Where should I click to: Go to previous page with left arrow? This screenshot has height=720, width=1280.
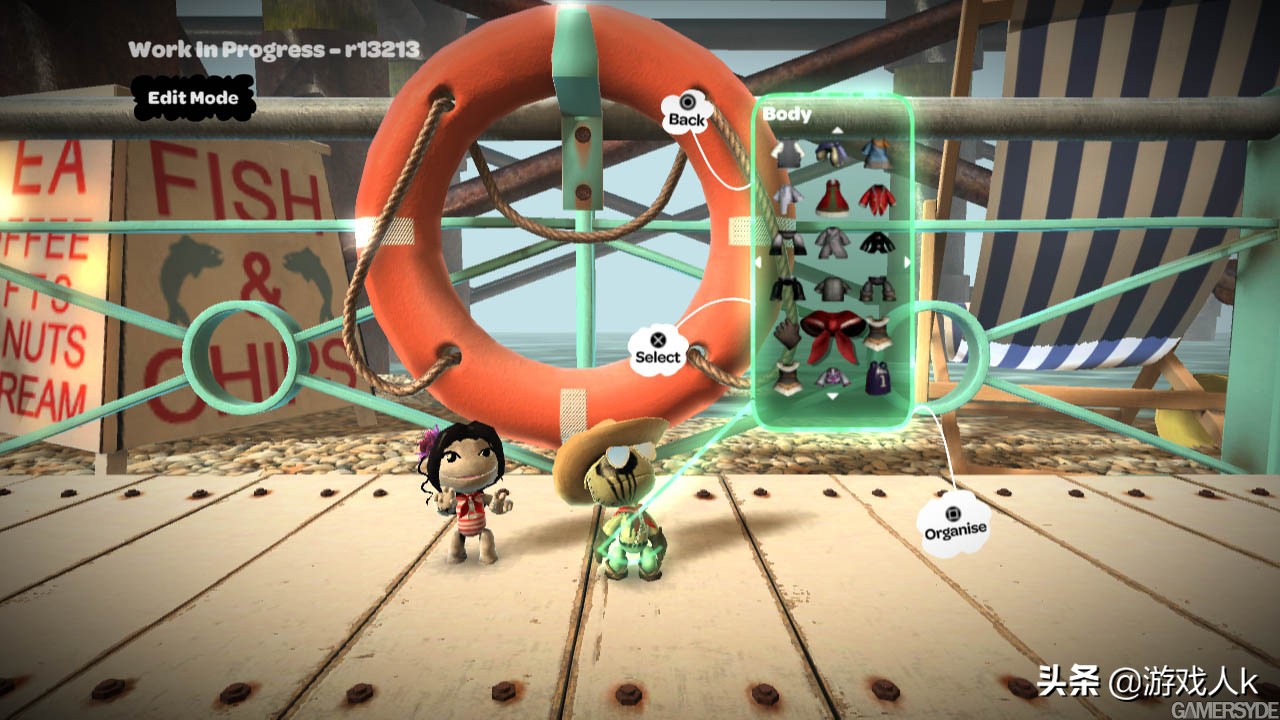pyautogui.click(x=759, y=263)
